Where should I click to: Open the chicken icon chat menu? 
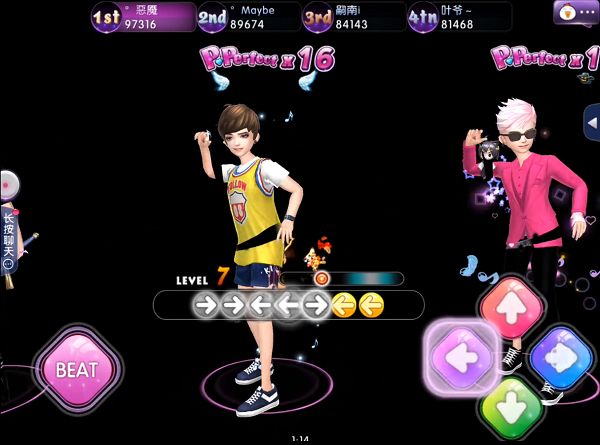pos(576,12)
